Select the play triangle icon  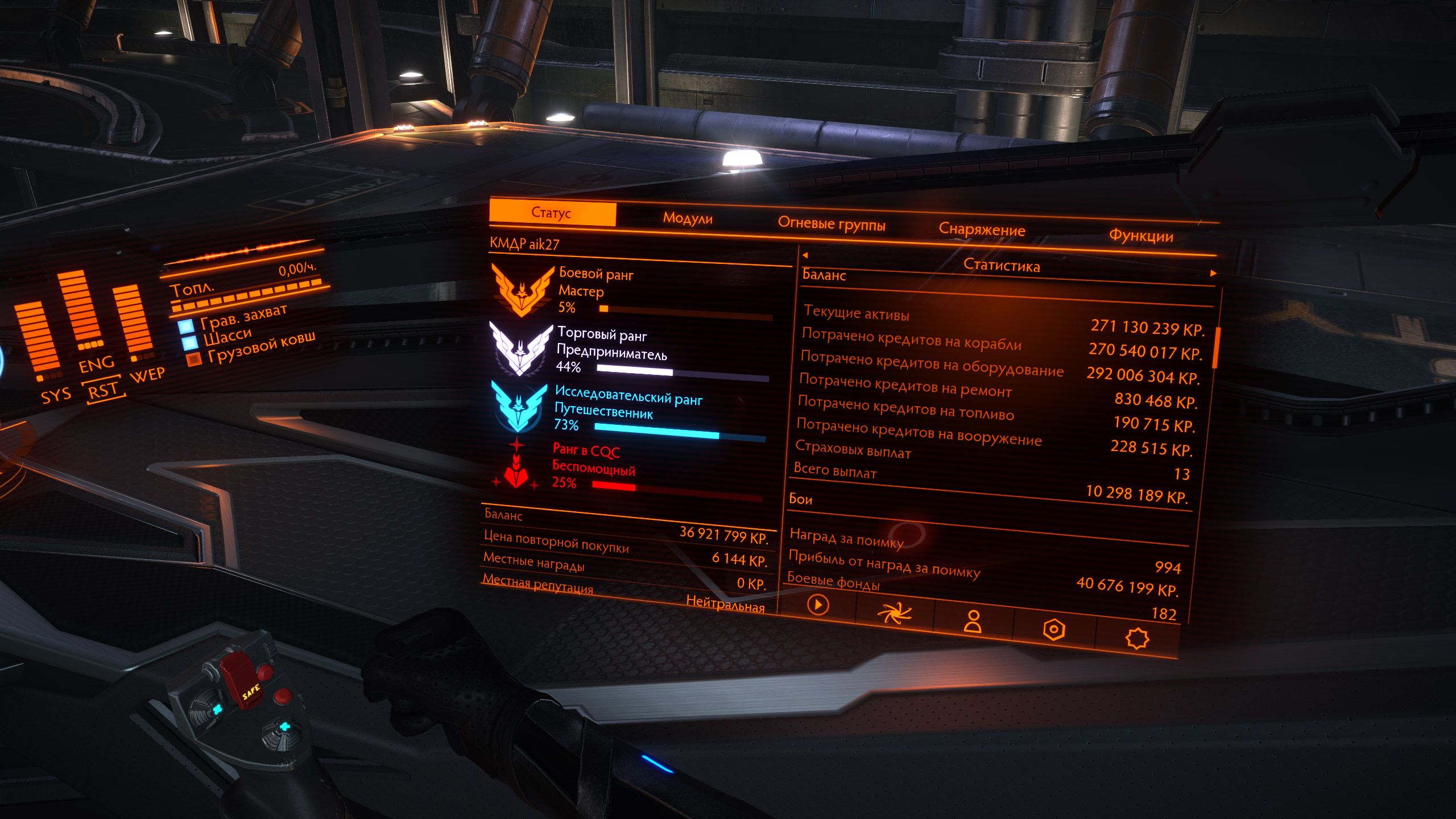(818, 604)
